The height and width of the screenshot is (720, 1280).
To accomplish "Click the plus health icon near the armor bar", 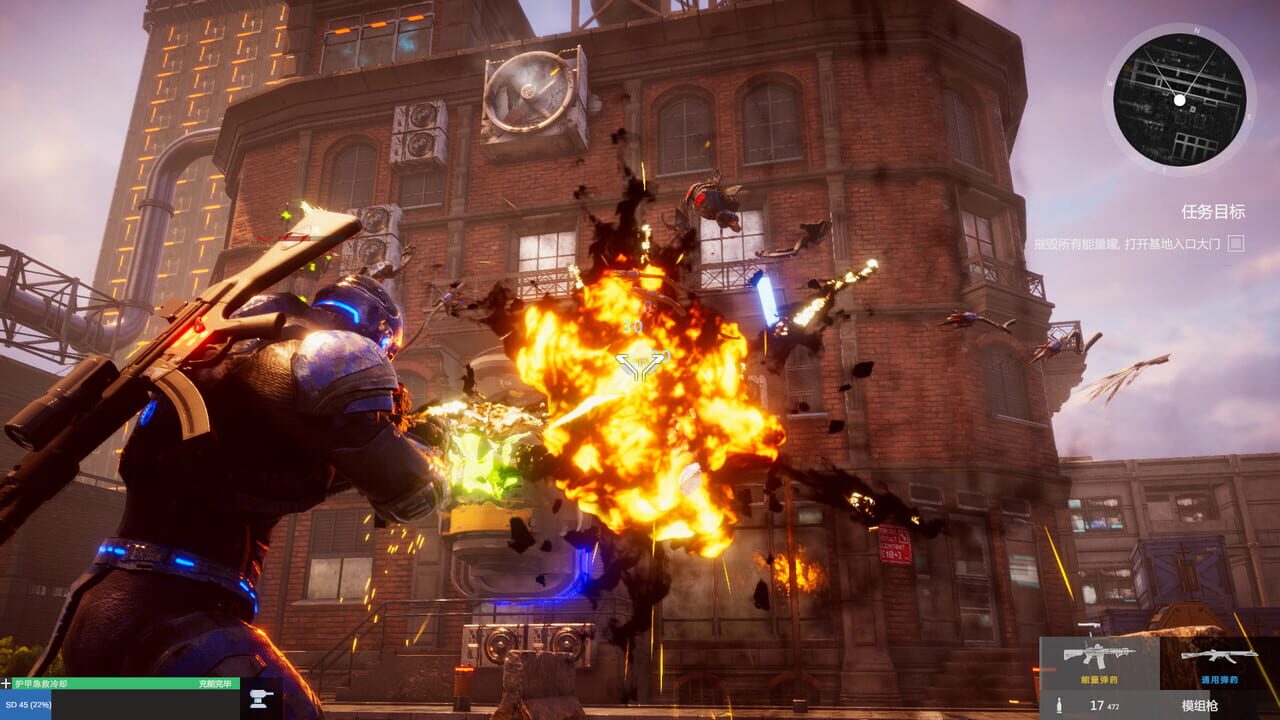I will click(x=7, y=683).
